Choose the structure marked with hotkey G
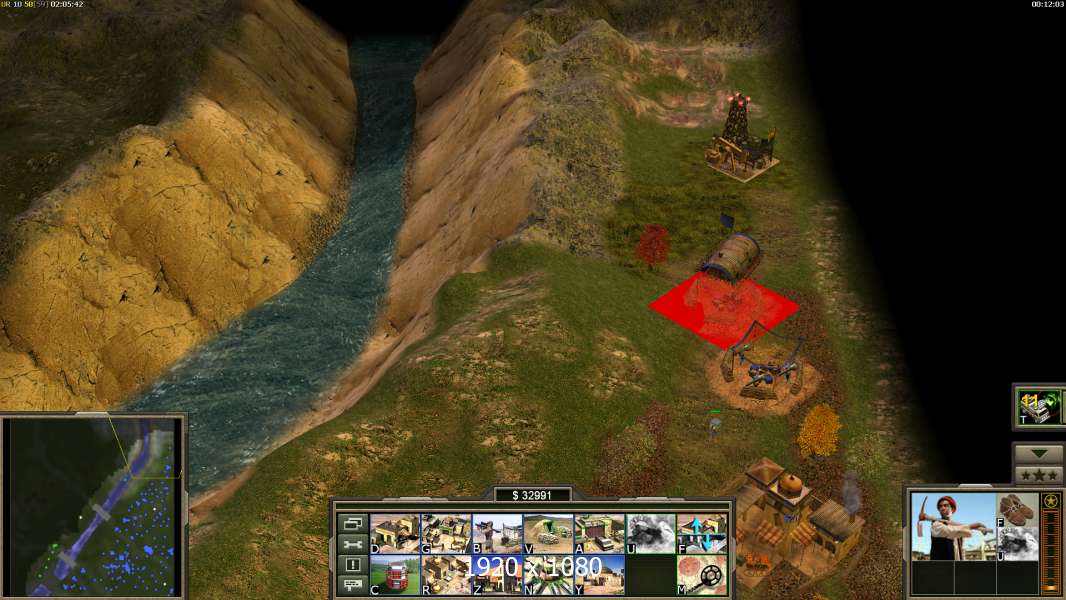Viewport: 1066px width, 600px height. pyautogui.click(x=445, y=534)
